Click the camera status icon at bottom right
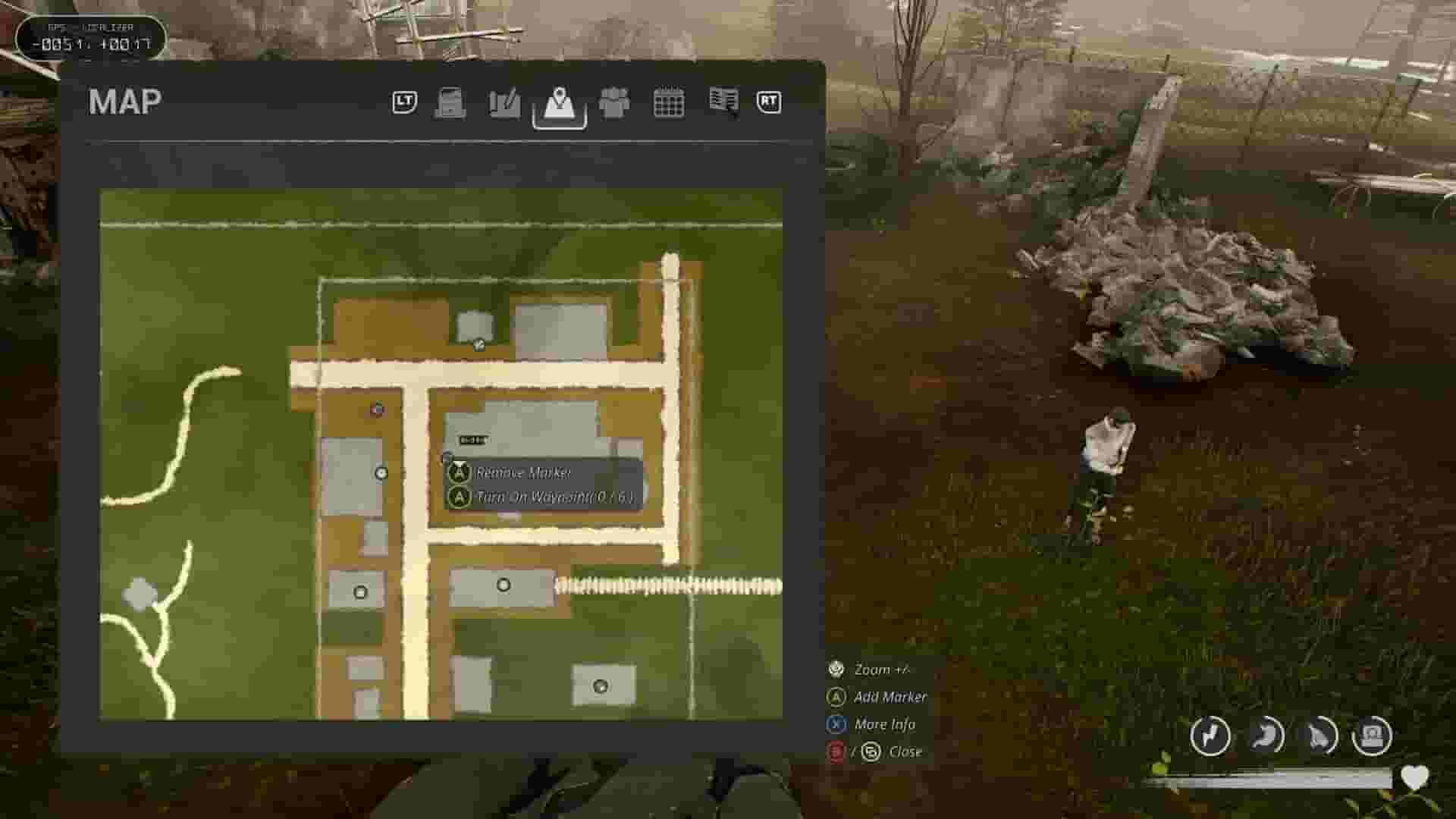This screenshot has width=1456, height=819. tap(1373, 736)
